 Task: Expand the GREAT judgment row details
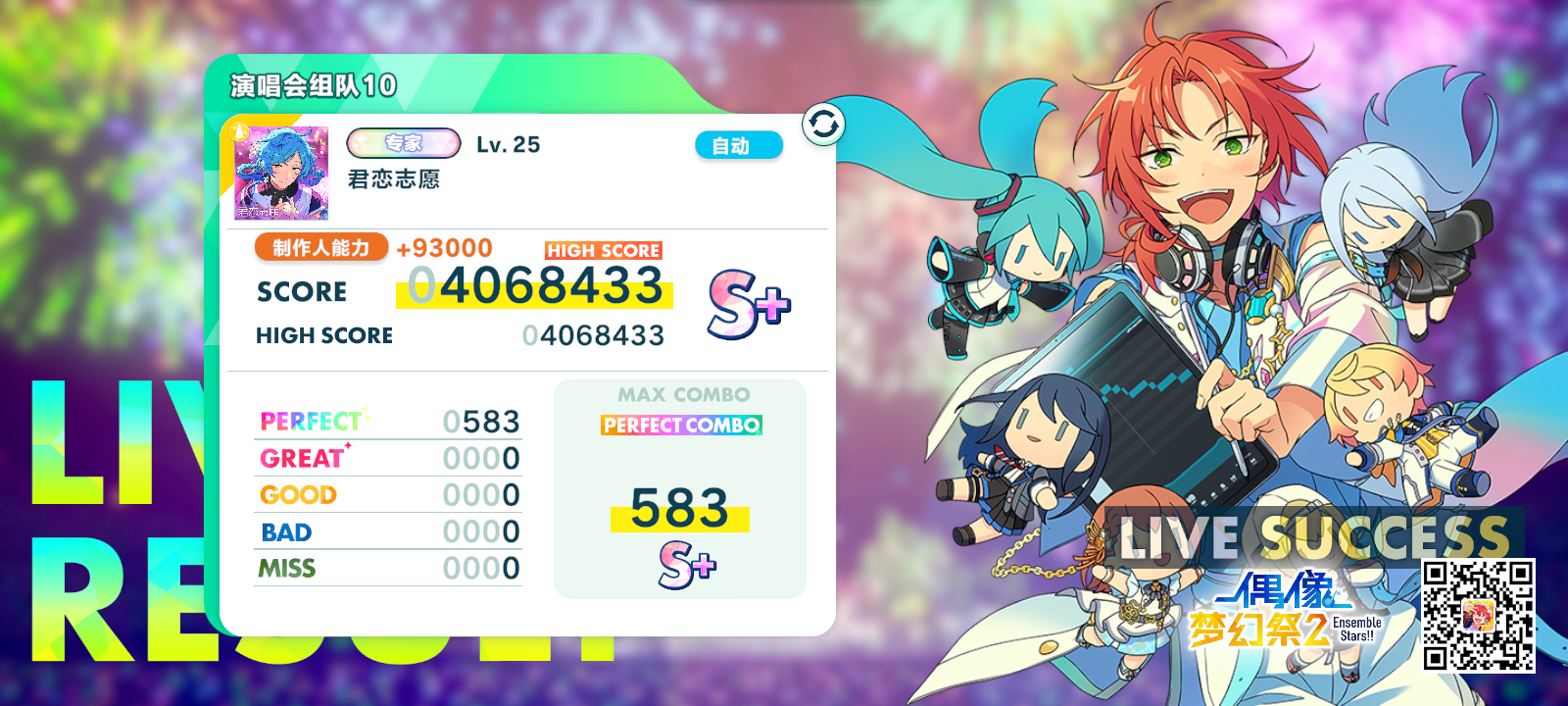(389, 457)
